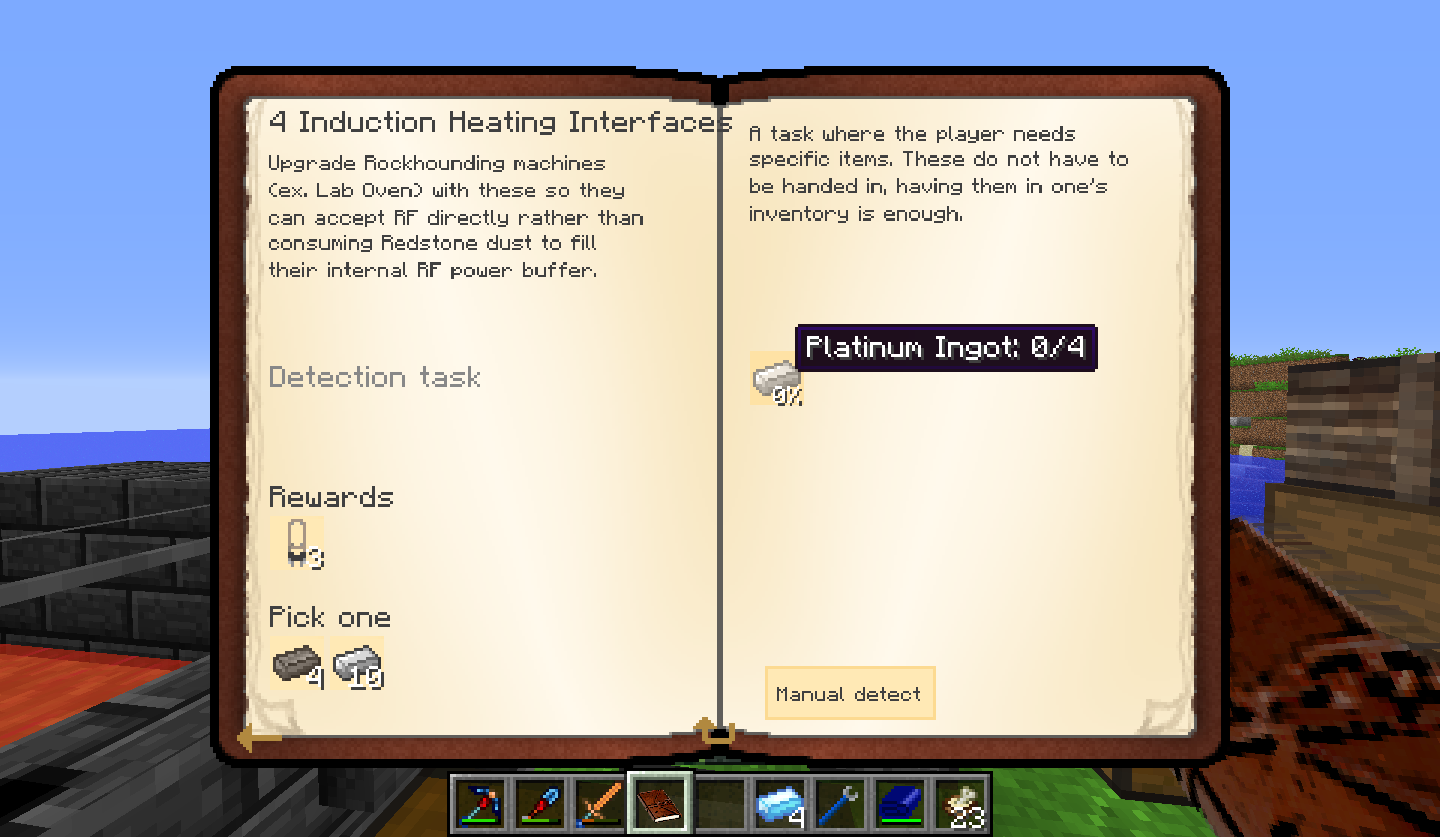This screenshot has width=1440, height=837.
Task: Click the Platinum Ingot 0/4 tooltip
Action: (947, 348)
